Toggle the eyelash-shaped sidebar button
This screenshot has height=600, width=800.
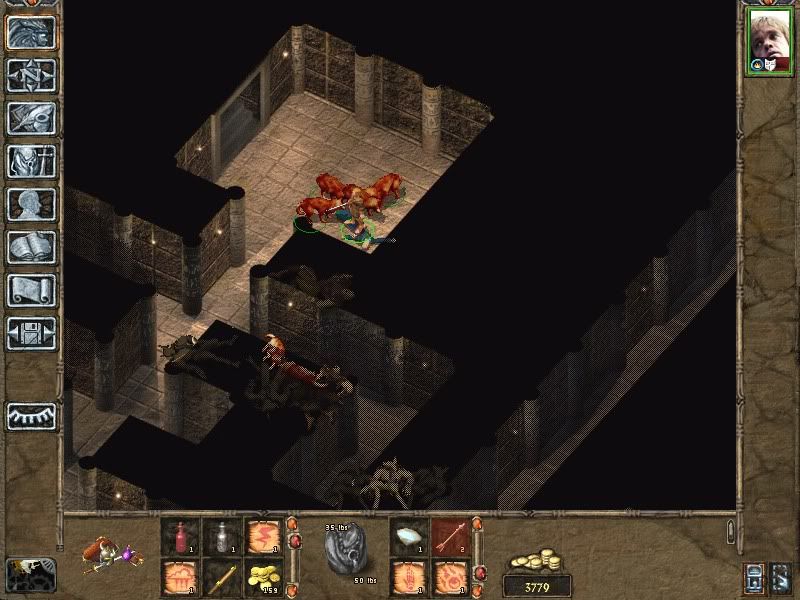click(x=31, y=416)
